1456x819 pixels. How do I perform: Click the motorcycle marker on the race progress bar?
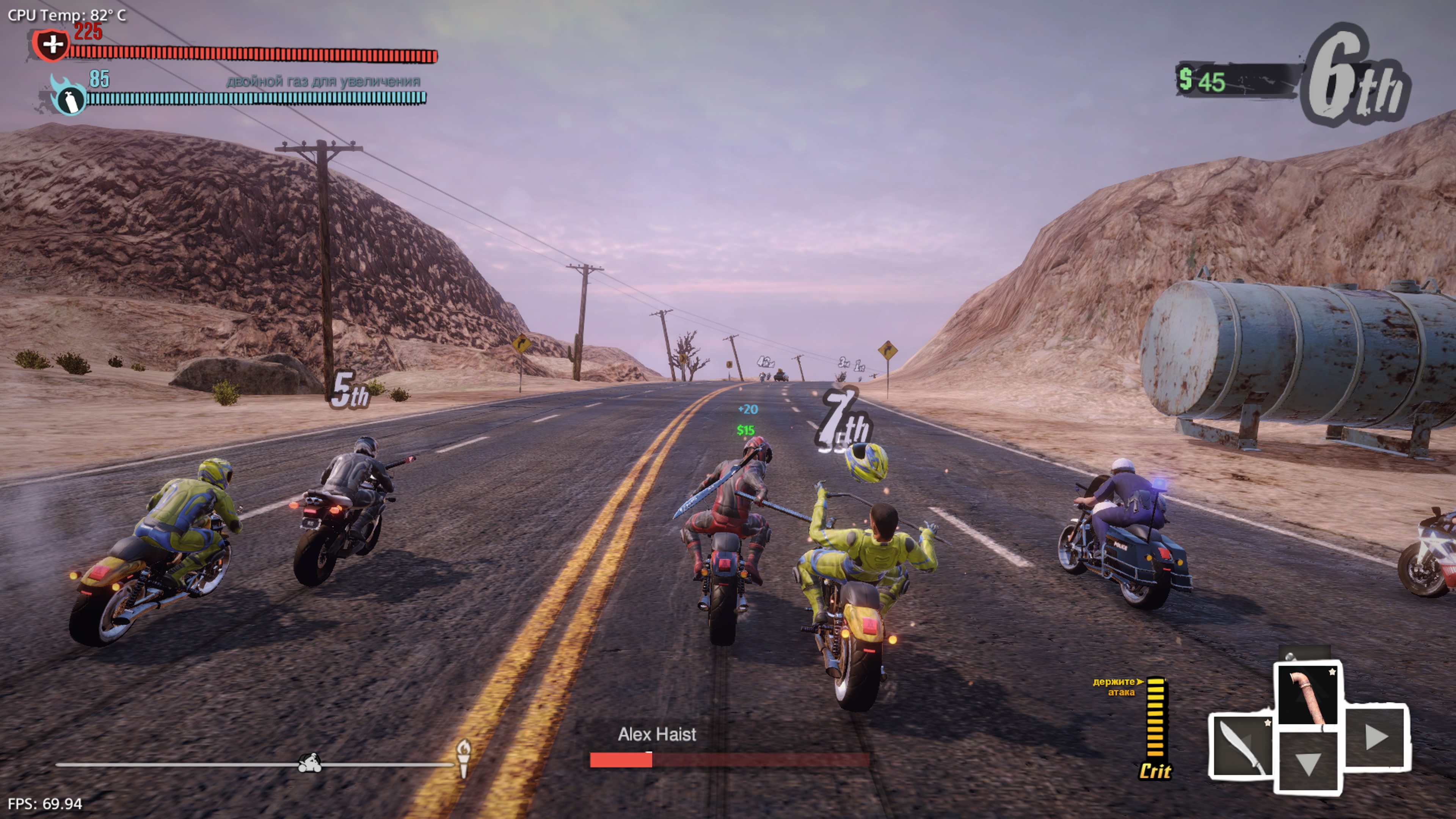309,763
